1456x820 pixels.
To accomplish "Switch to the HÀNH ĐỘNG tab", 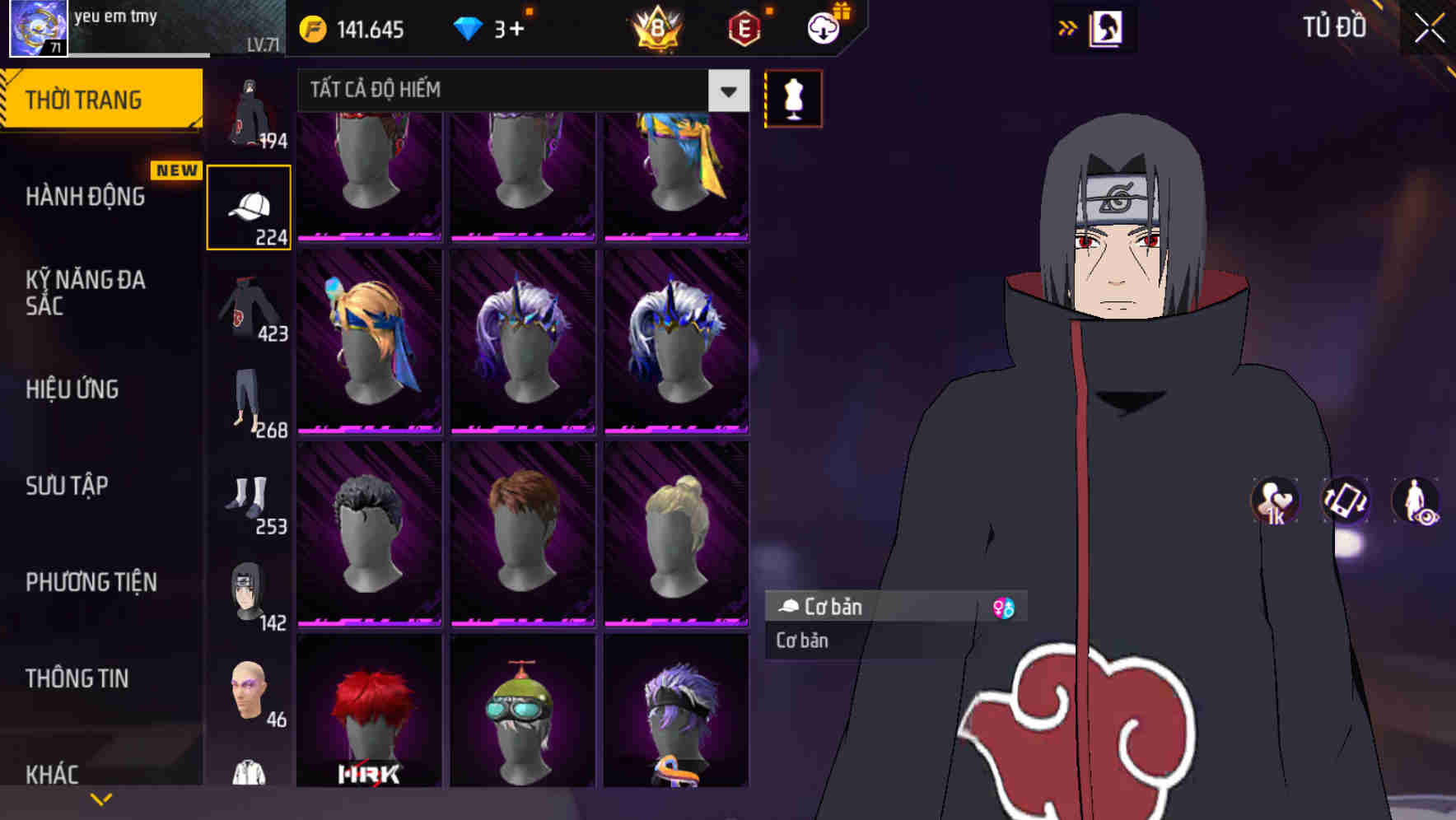I will (85, 196).
